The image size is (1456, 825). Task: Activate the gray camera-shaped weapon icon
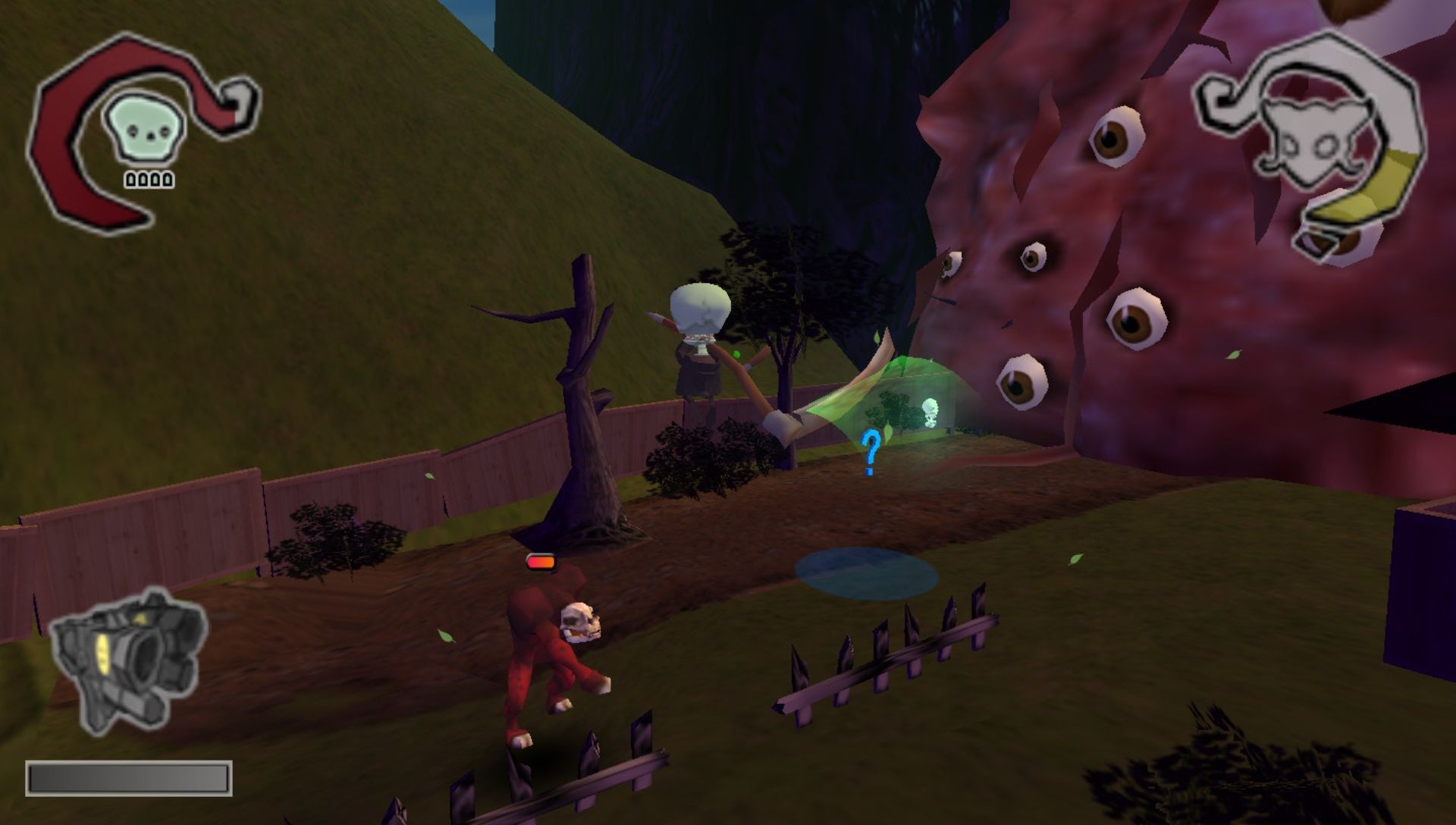tap(127, 658)
